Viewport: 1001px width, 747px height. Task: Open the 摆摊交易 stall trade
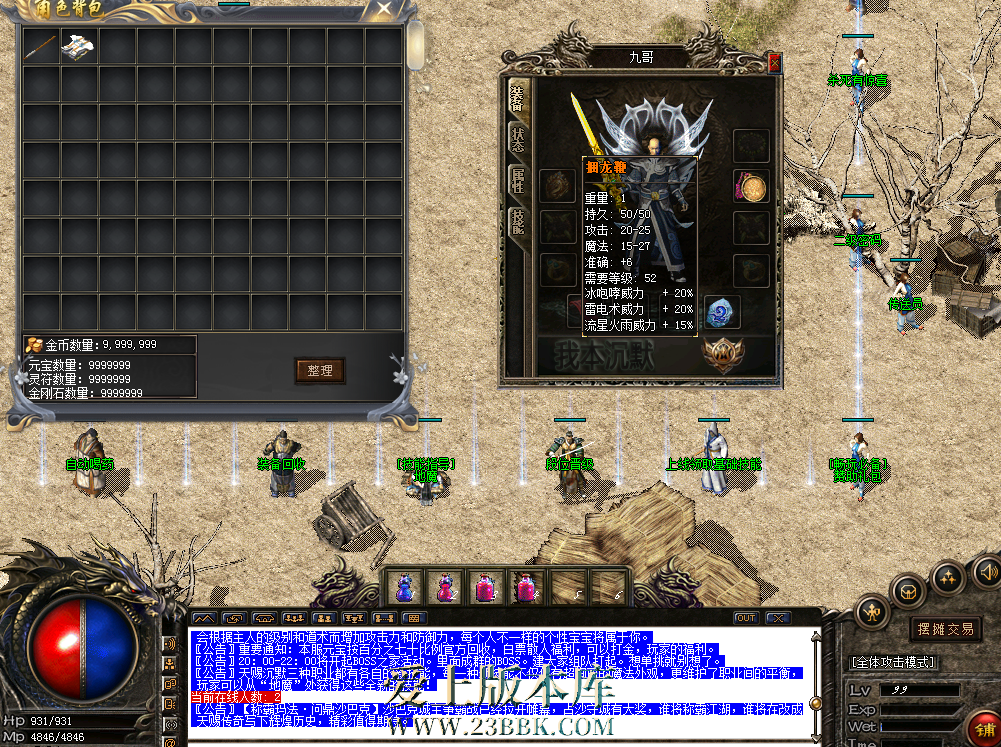click(x=945, y=629)
